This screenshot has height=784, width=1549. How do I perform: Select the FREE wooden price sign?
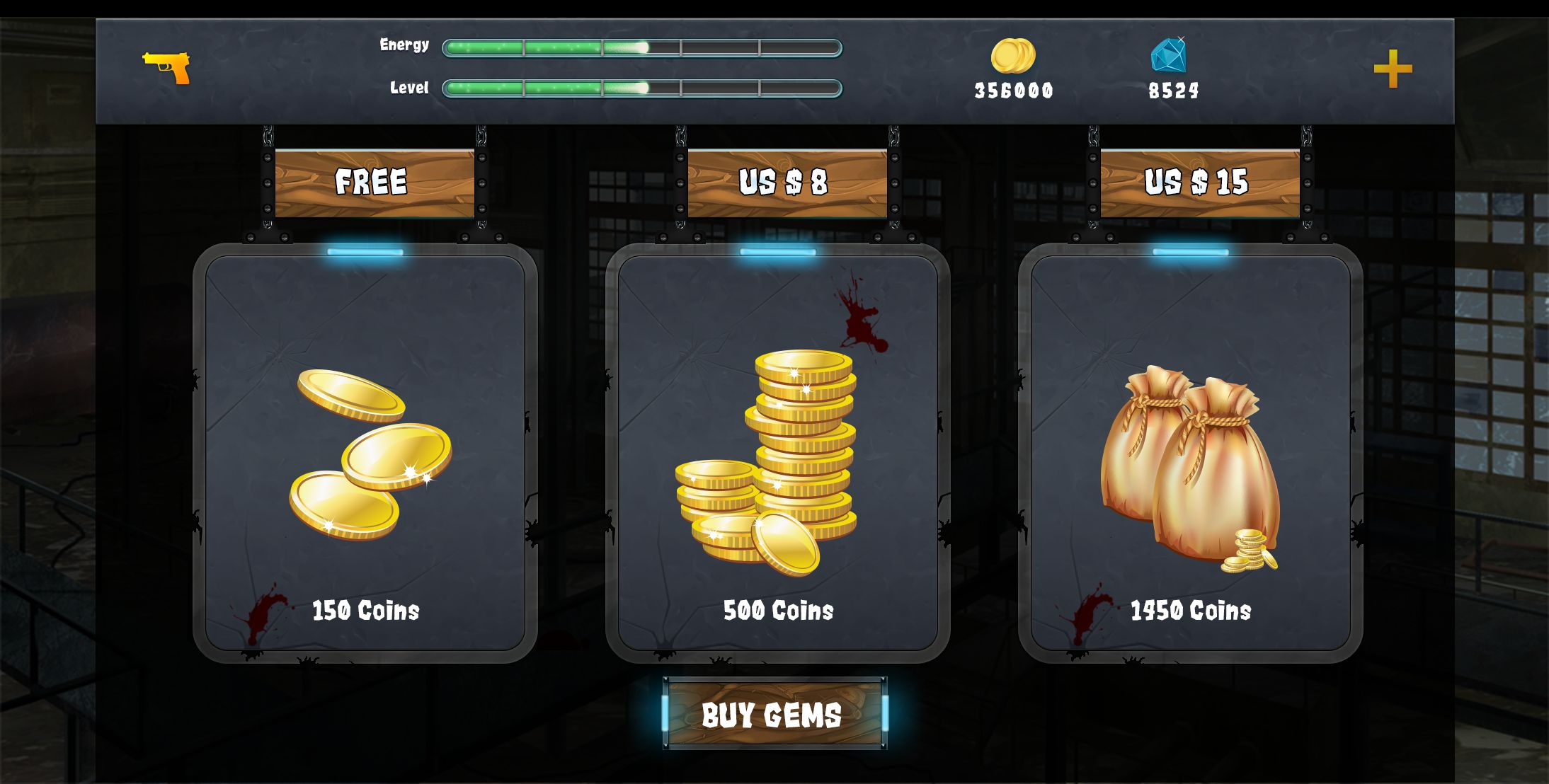click(x=374, y=183)
